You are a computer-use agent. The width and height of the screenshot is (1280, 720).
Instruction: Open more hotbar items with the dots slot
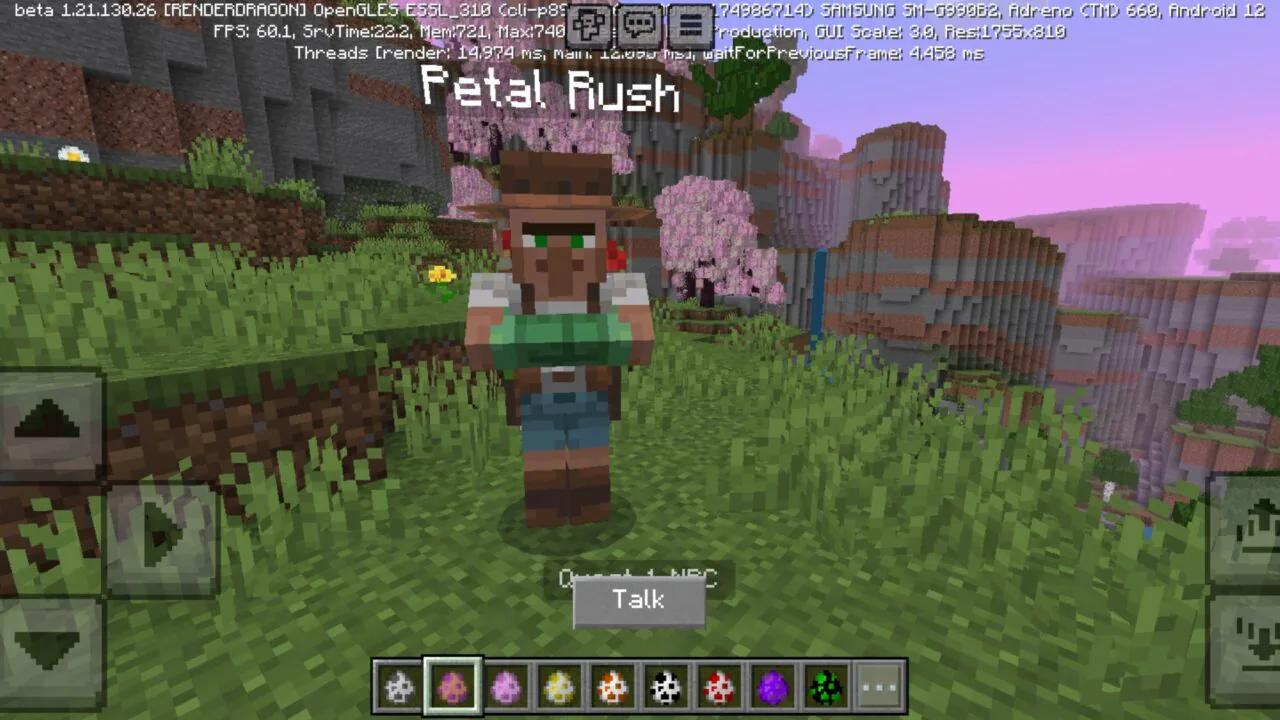tap(878, 685)
